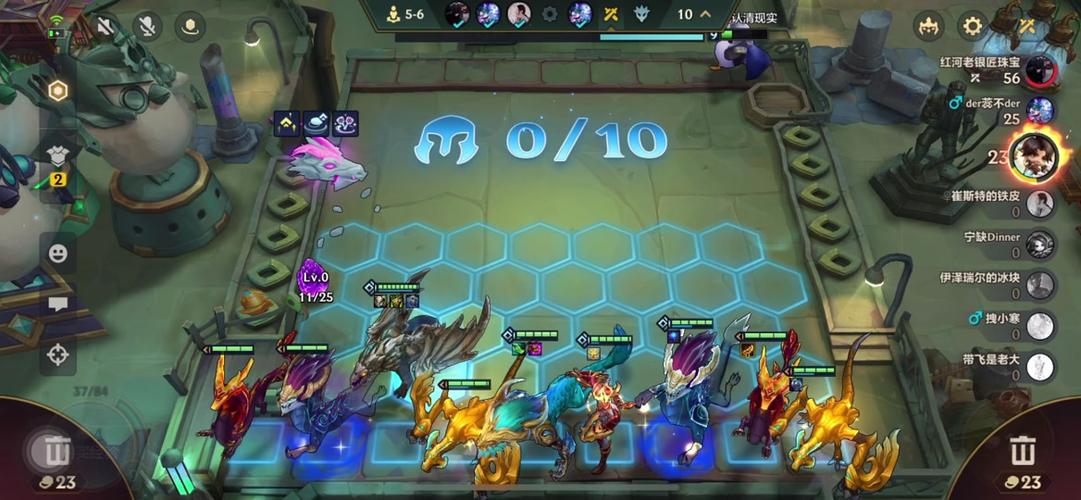The image size is (1081, 500).
Task: Open the settings gear in top-right
Action: 972,26
